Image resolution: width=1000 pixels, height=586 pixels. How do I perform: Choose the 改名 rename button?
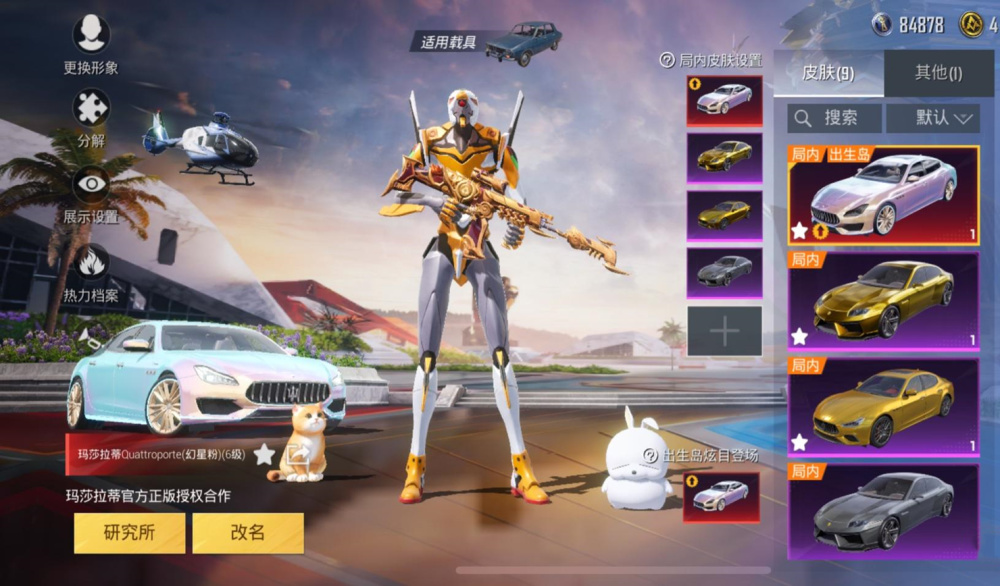tap(248, 533)
